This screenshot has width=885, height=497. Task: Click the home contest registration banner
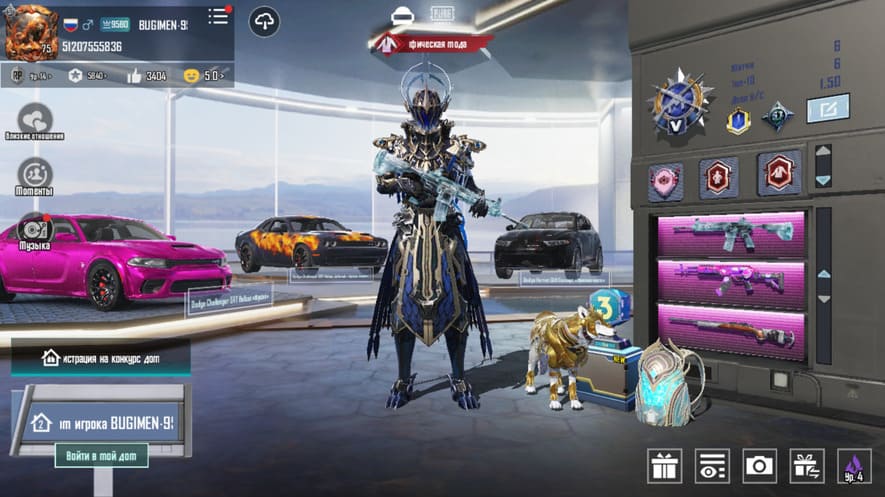[x=100, y=357]
